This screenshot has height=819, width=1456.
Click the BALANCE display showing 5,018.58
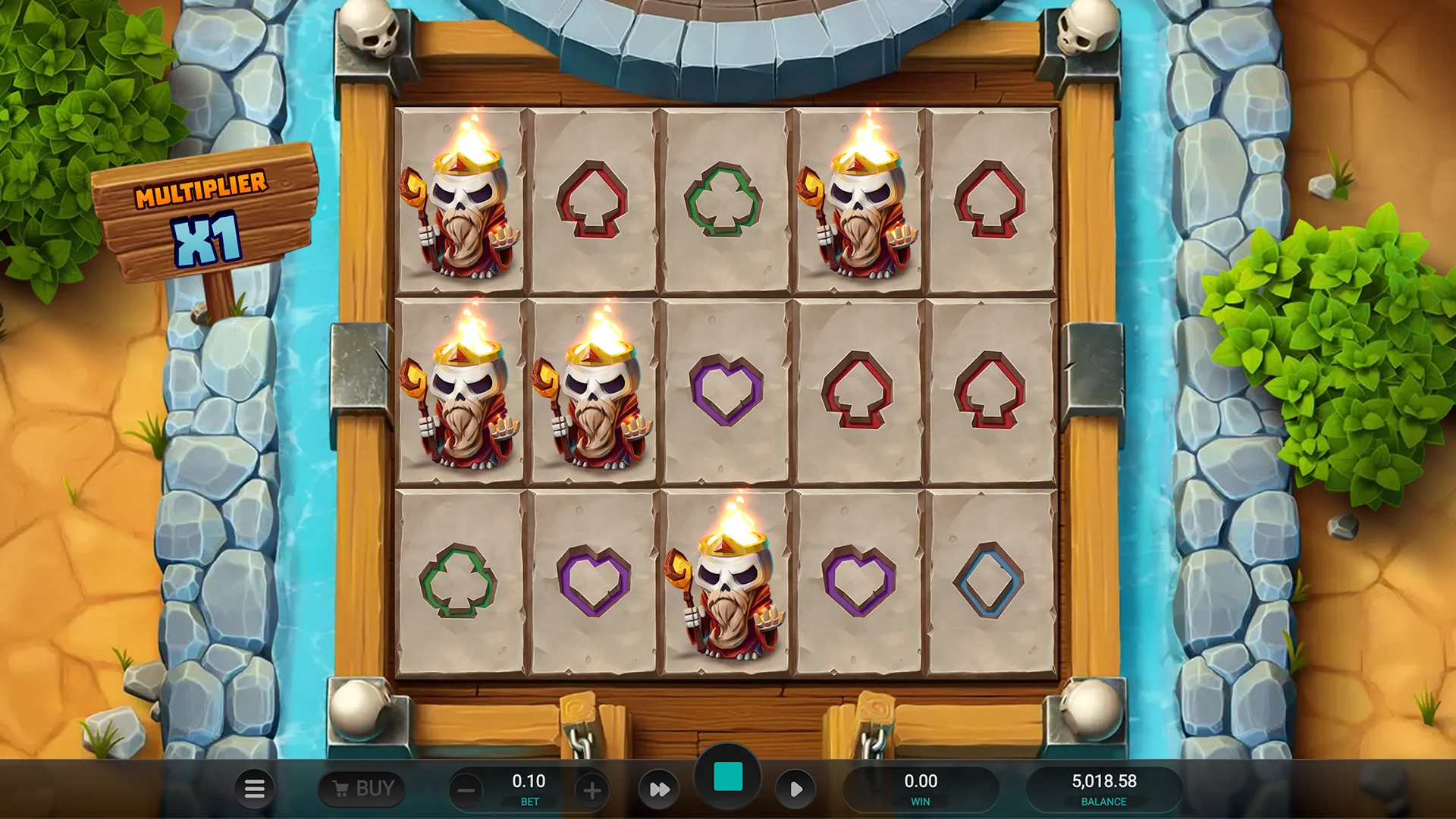[1103, 789]
